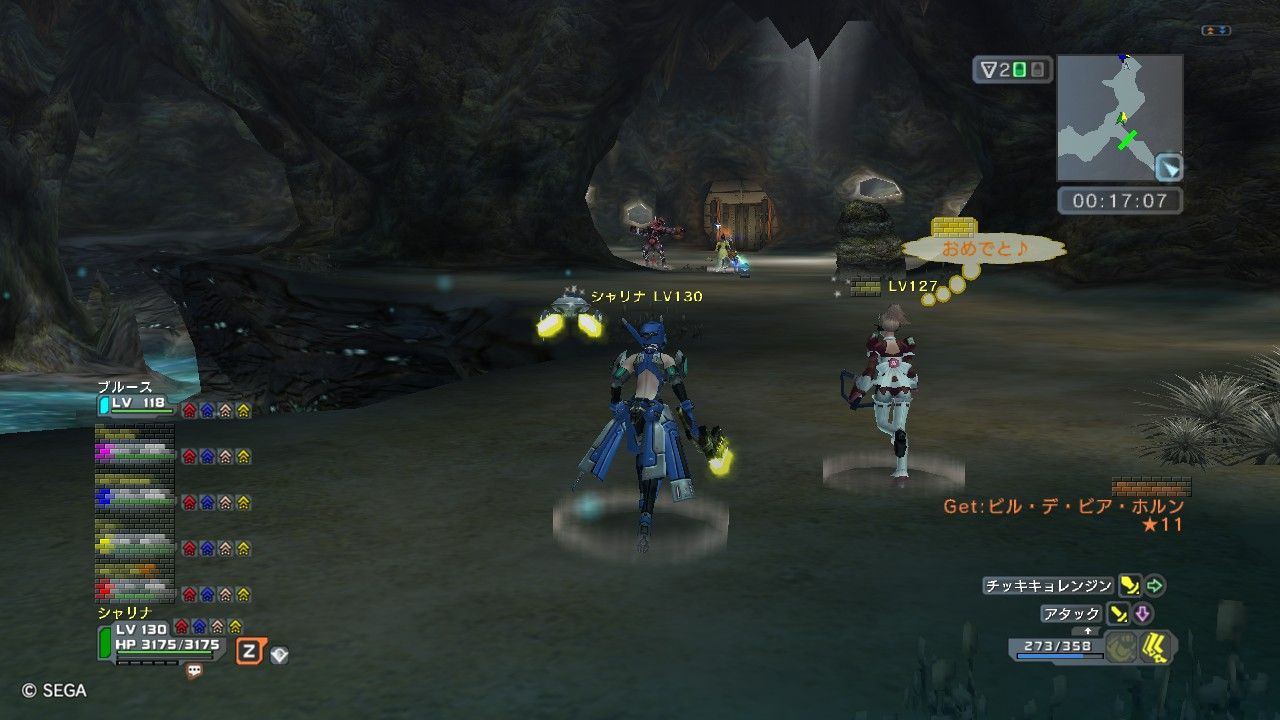
Task: Select the blue-marked party member row
Action: [x=135, y=497]
